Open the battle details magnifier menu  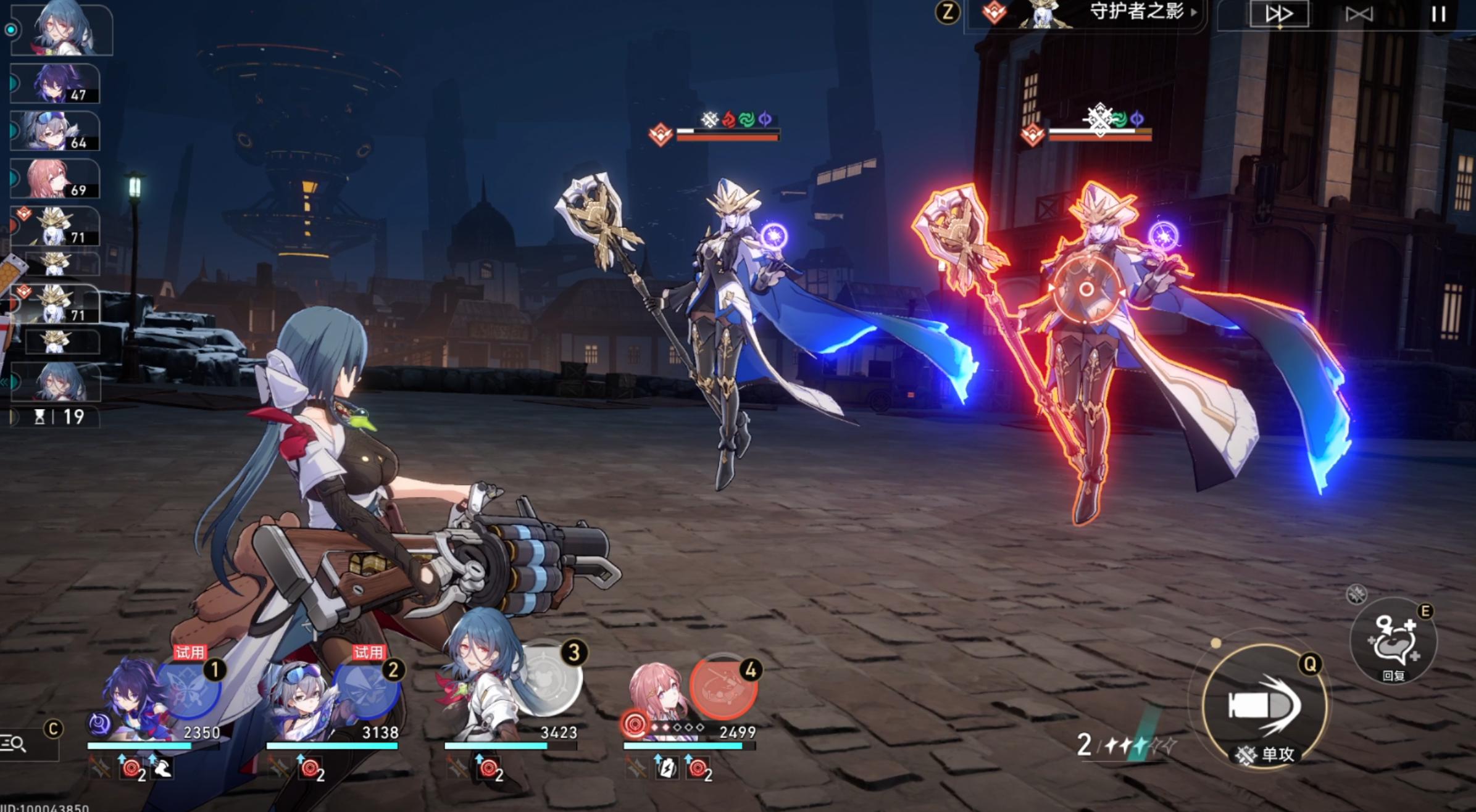tap(15, 744)
